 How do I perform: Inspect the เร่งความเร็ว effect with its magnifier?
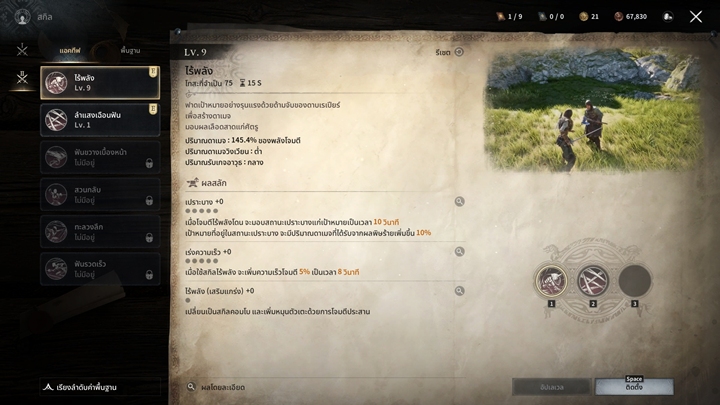click(x=460, y=252)
